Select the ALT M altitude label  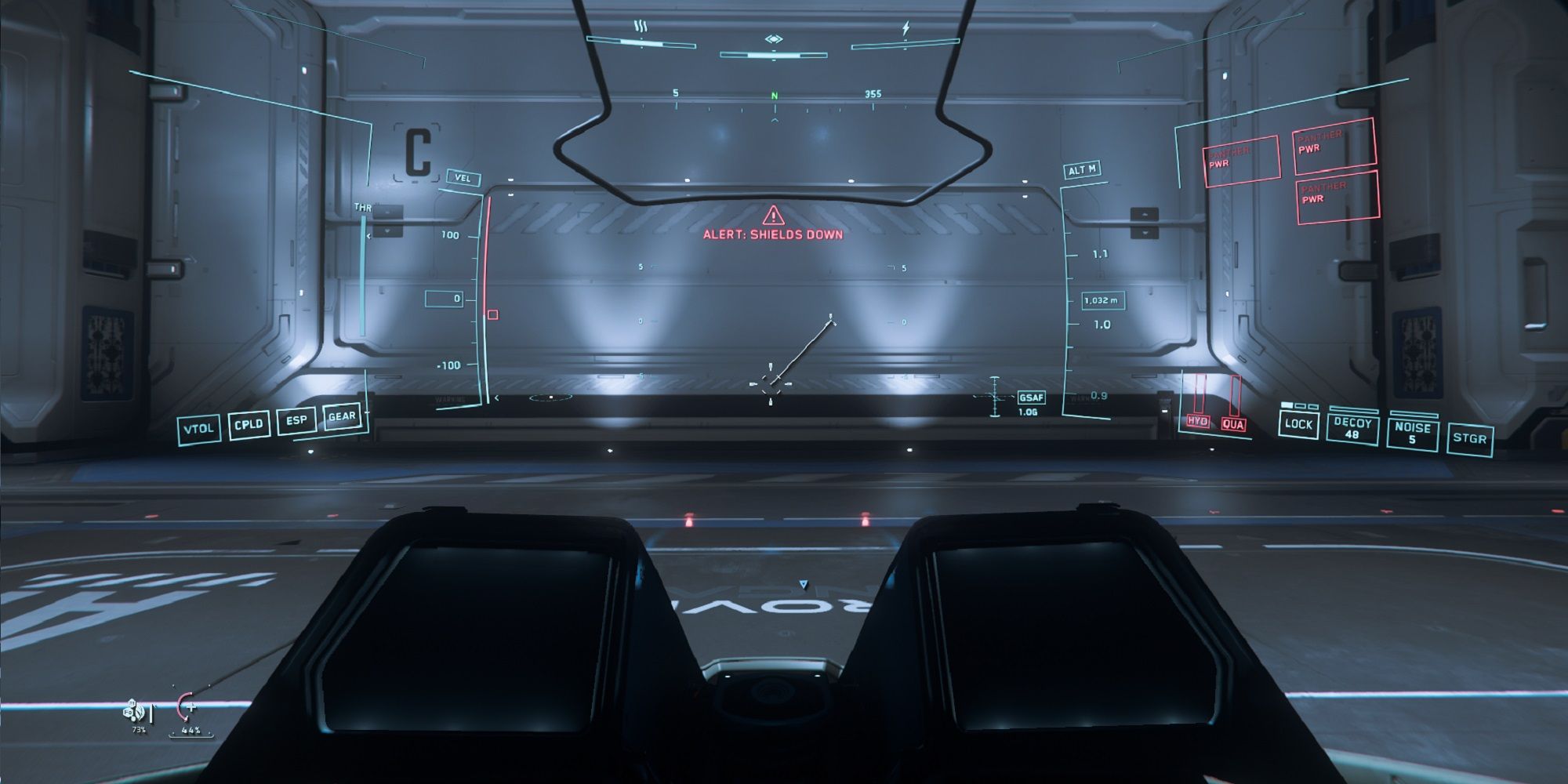1082,168
